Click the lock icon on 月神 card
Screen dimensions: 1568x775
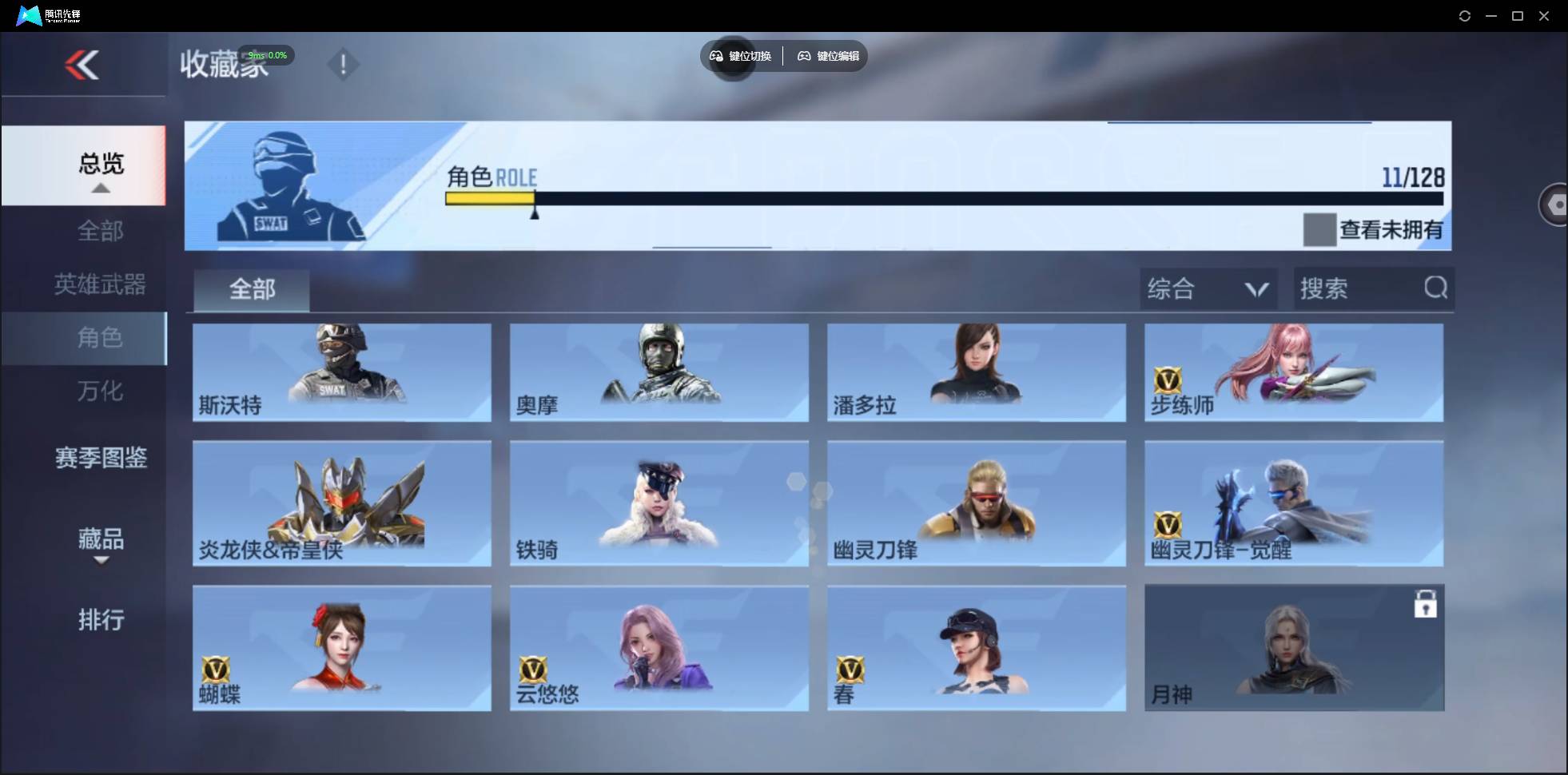[x=1427, y=605]
